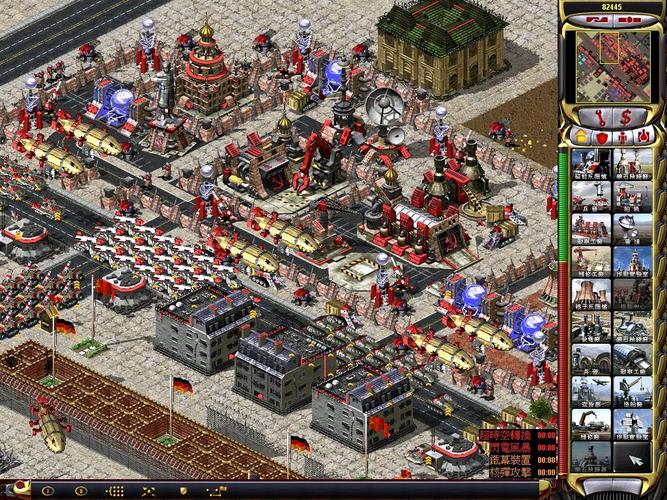
Task: Switch to the red shield defenses tab
Action: [x=602, y=137]
